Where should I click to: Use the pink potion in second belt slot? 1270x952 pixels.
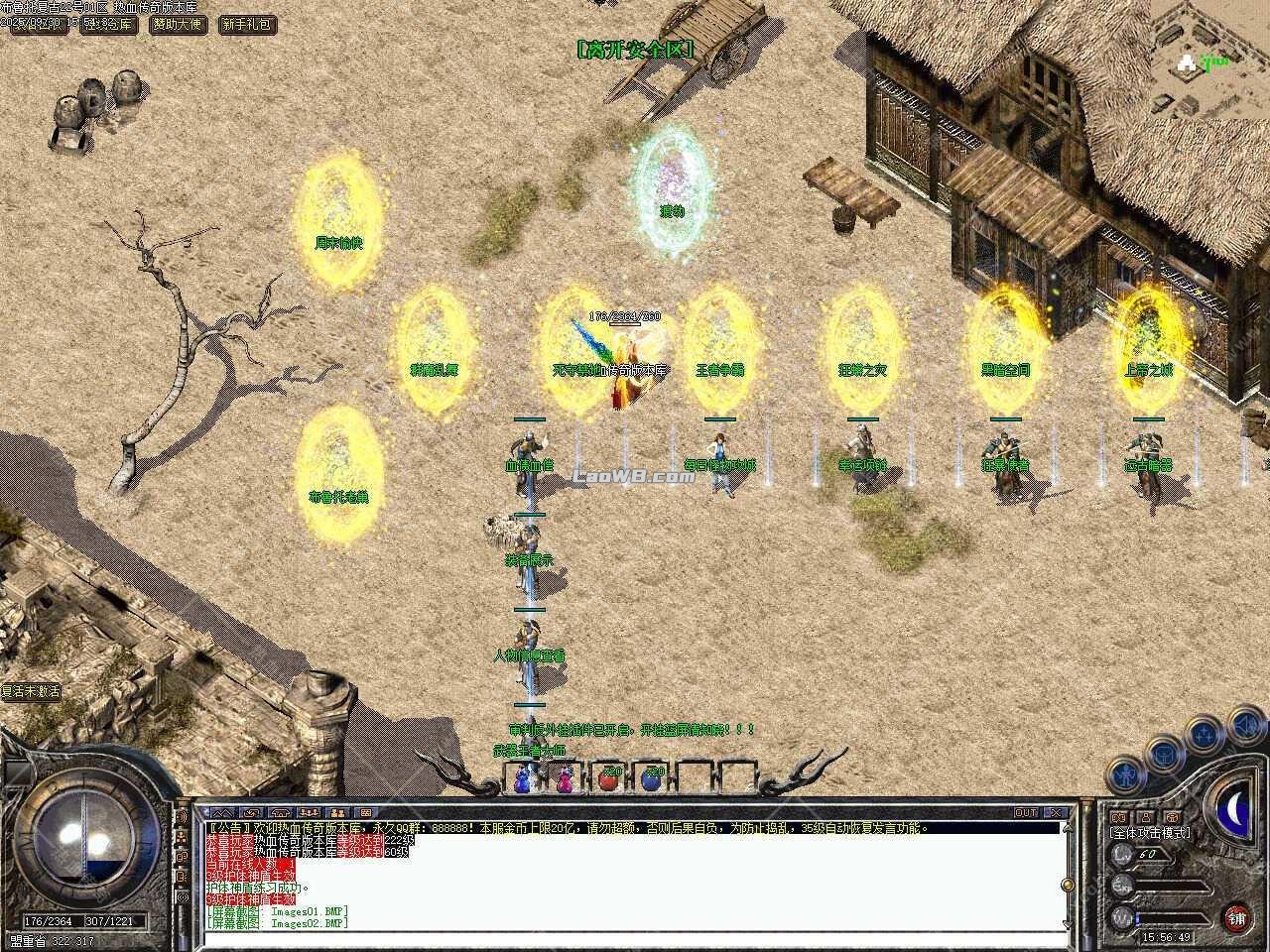coord(566,780)
